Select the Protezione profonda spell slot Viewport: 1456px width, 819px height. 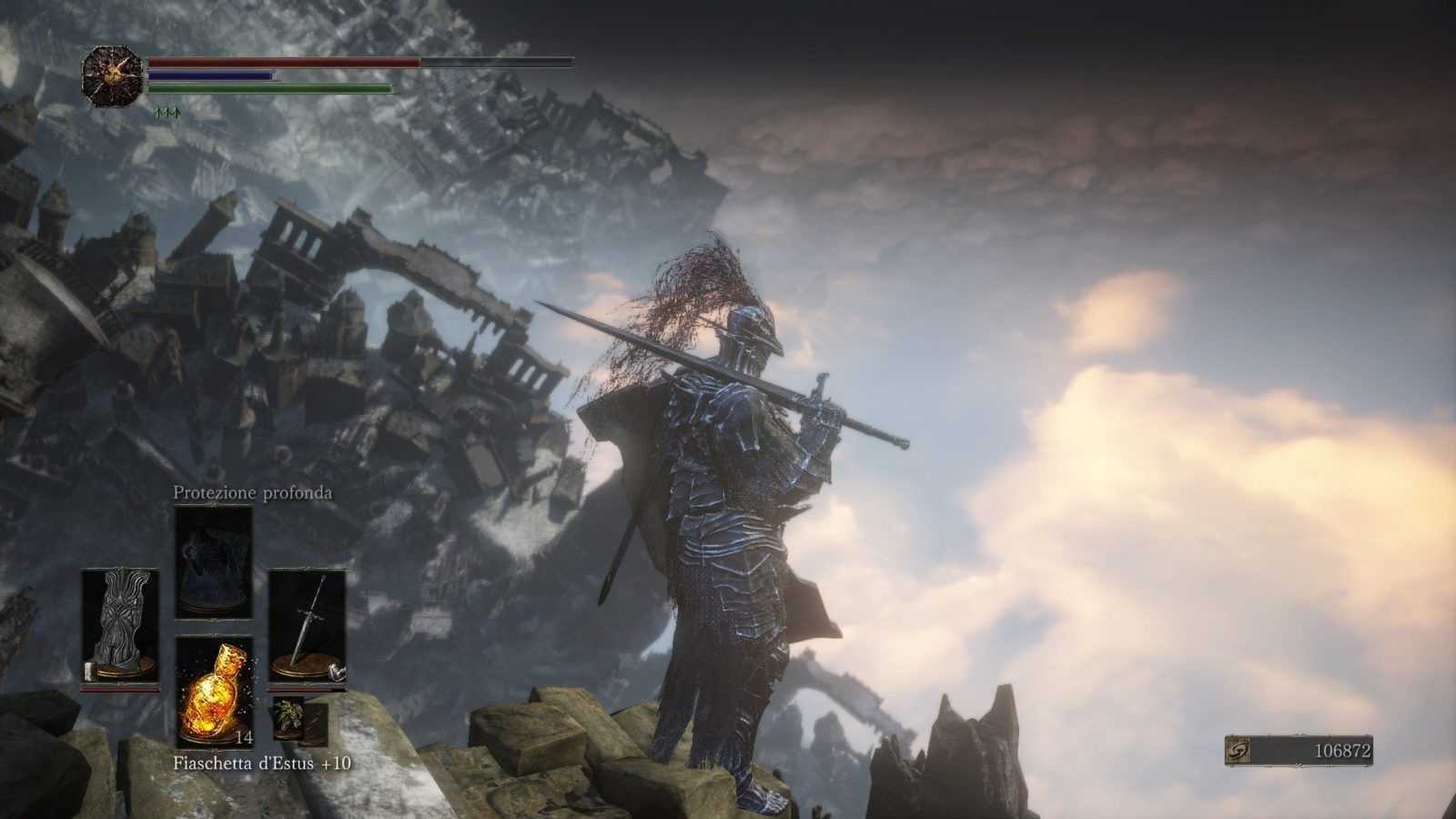click(x=214, y=562)
